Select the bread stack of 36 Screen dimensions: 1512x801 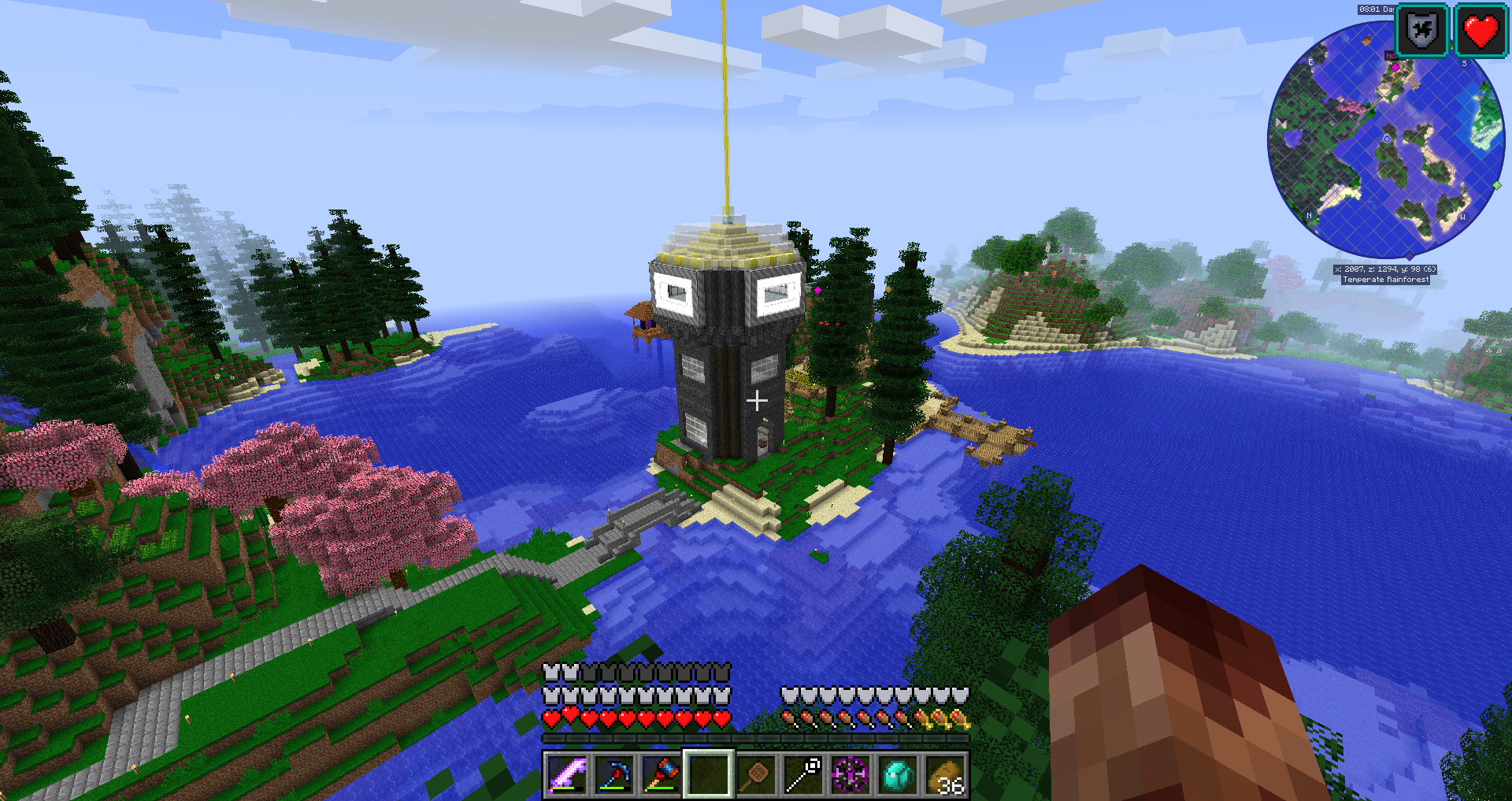coord(945,775)
